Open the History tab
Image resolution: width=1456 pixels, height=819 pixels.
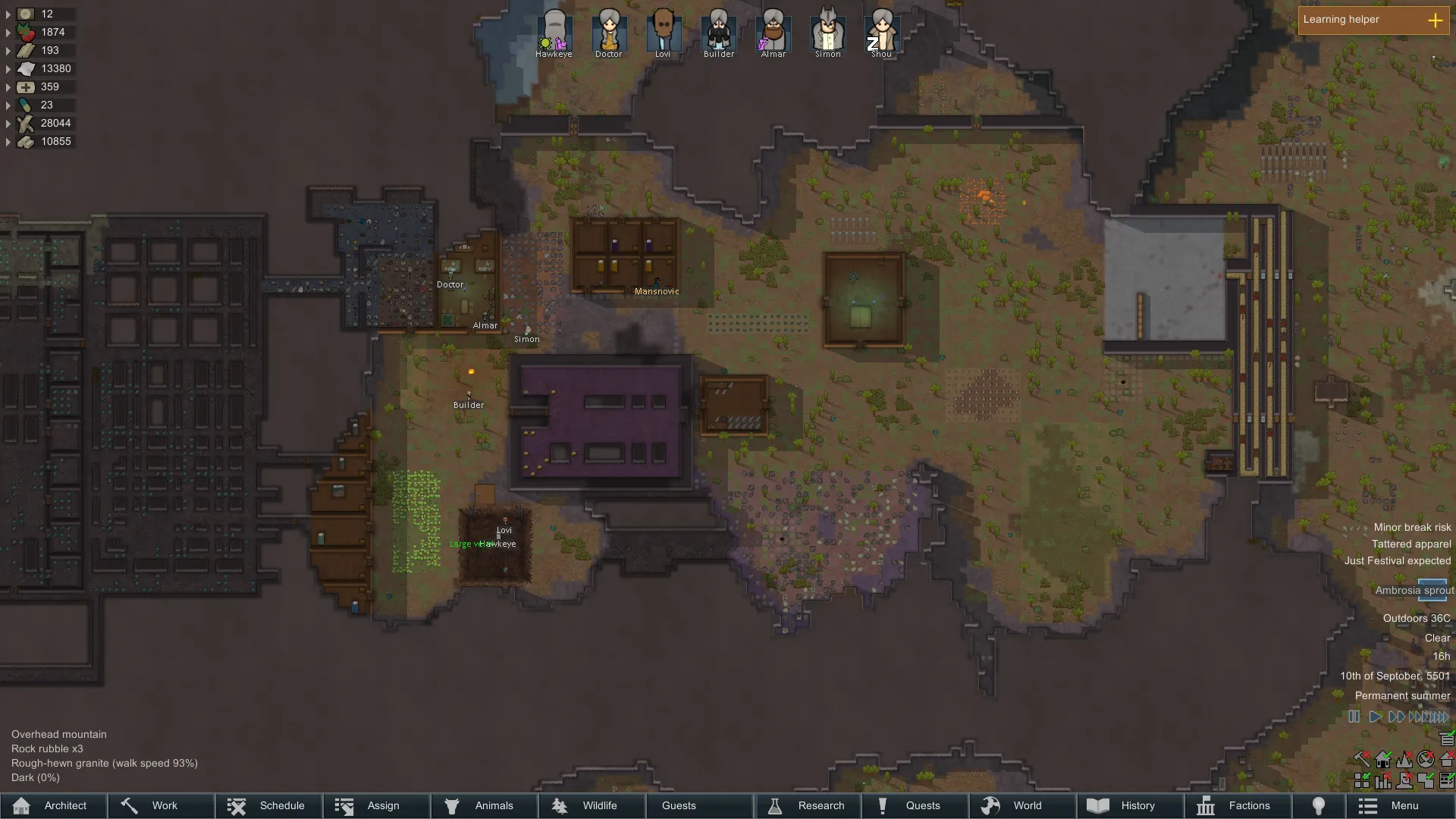(1130, 805)
